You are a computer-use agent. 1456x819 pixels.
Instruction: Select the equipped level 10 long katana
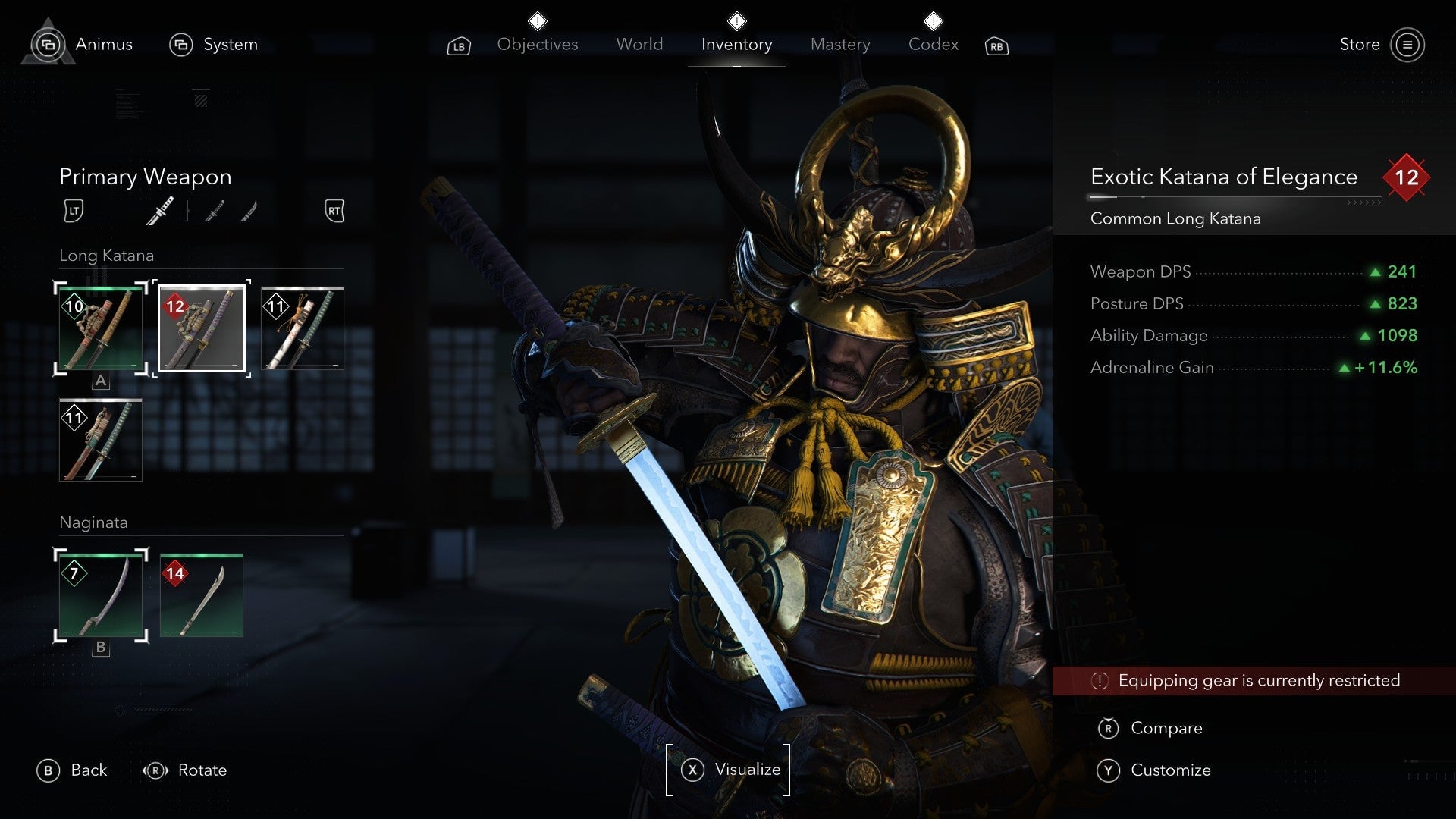point(101,328)
